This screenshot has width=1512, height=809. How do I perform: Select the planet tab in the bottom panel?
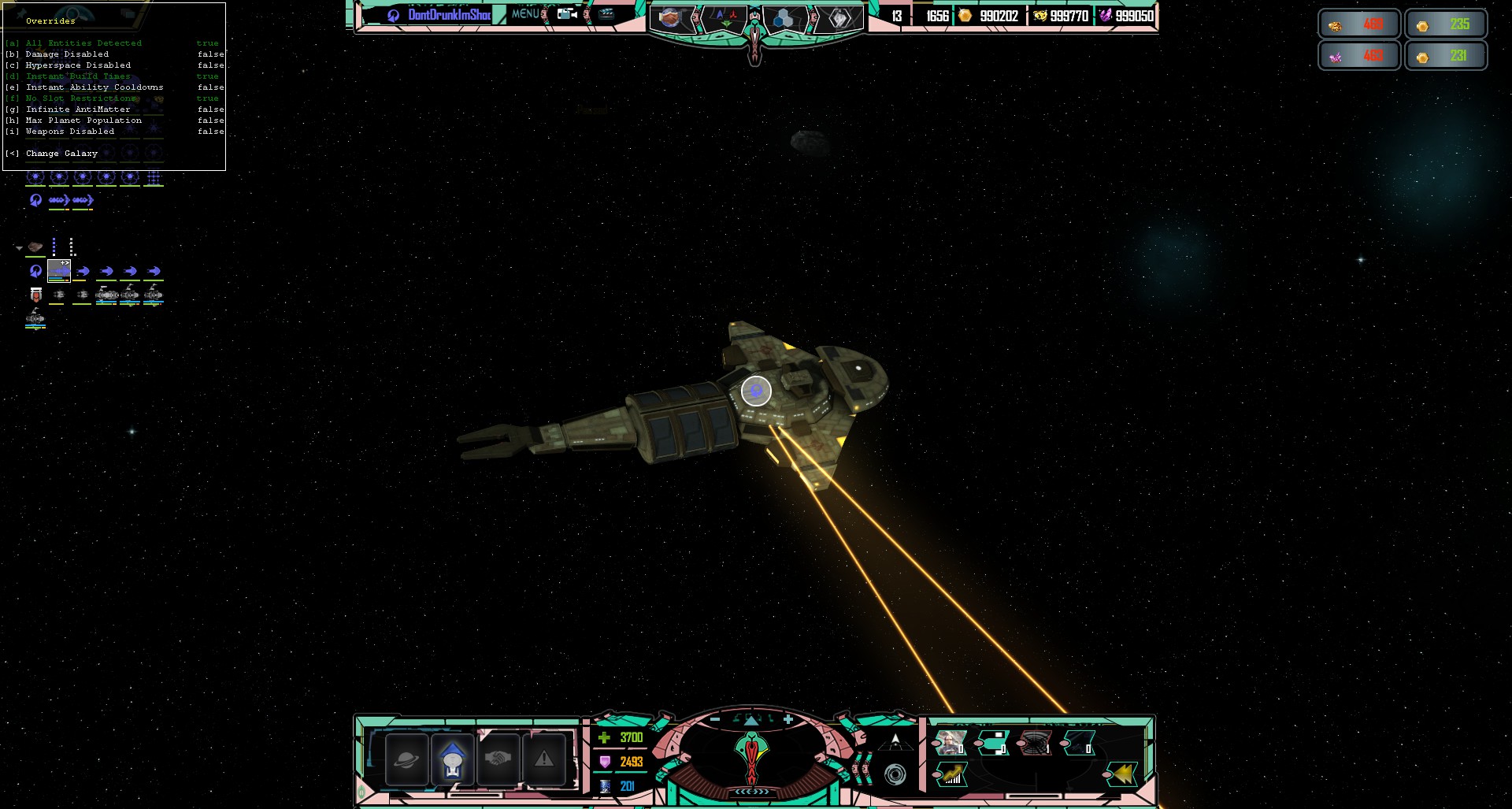[406, 759]
